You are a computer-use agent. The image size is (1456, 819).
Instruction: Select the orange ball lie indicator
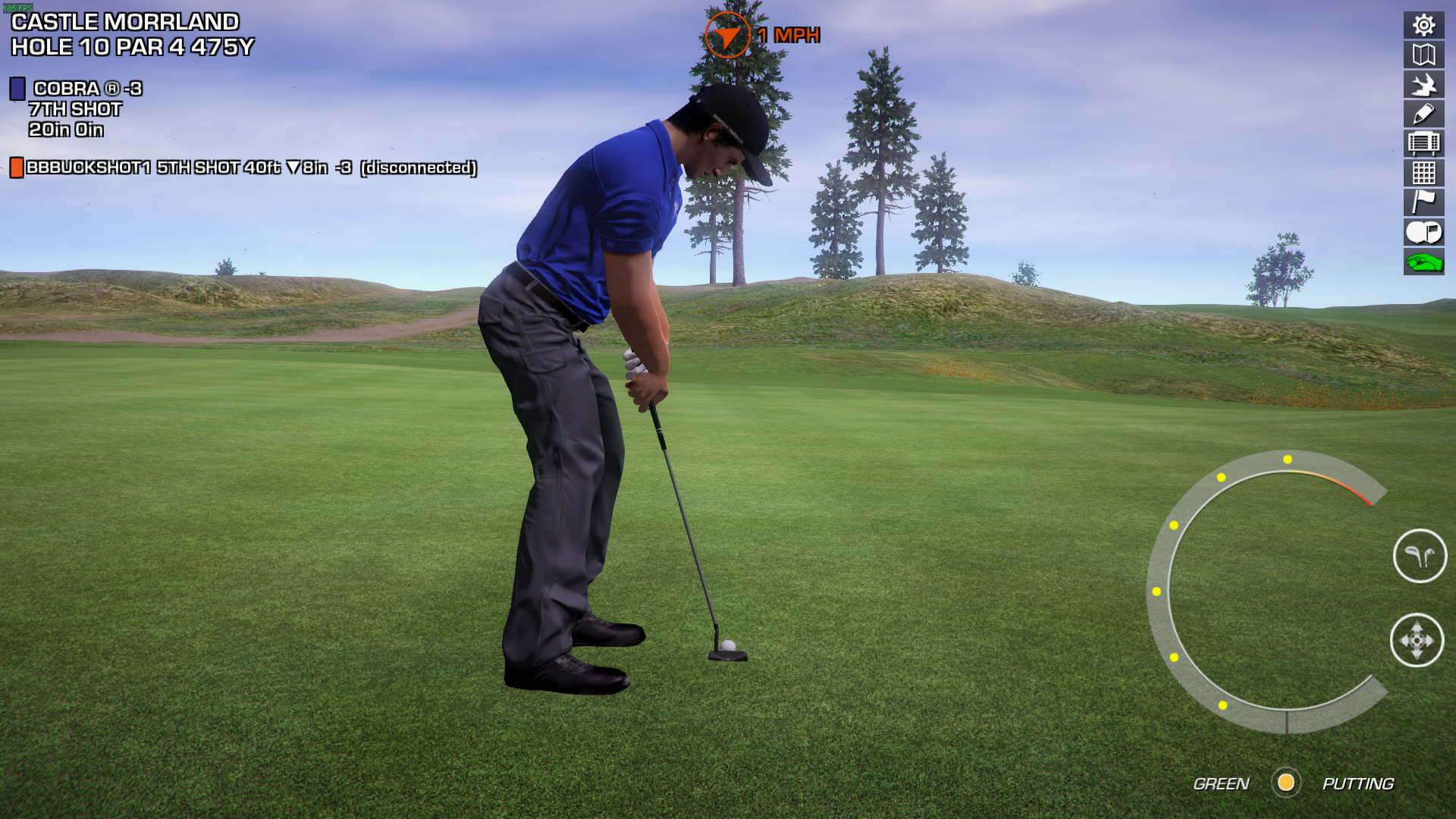1286,783
